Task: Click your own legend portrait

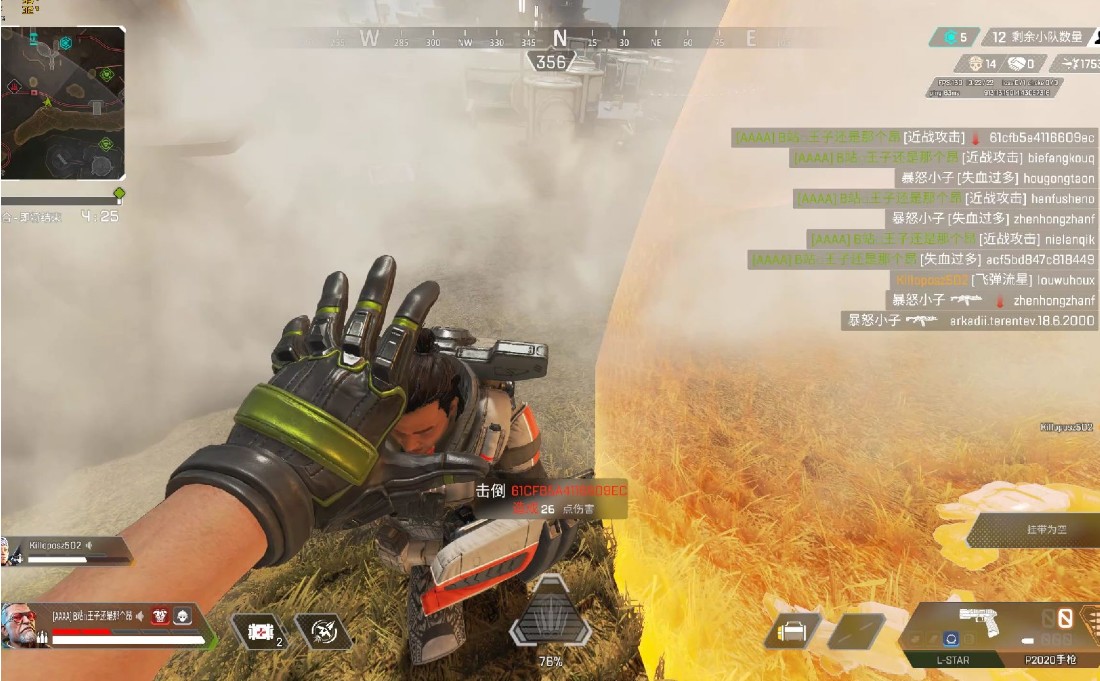Action: point(24,624)
